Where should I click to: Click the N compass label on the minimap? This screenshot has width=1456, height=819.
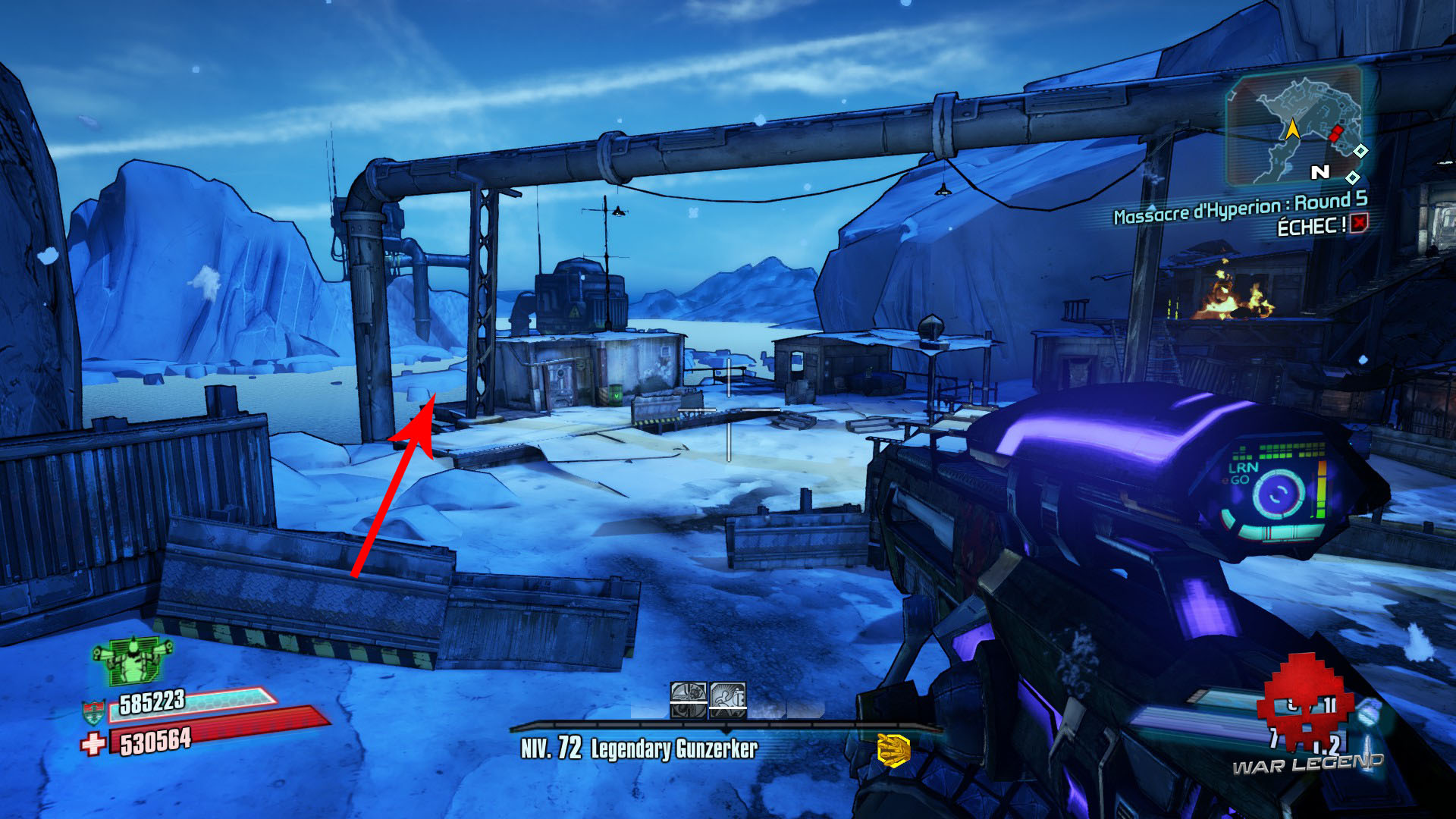(1321, 172)
